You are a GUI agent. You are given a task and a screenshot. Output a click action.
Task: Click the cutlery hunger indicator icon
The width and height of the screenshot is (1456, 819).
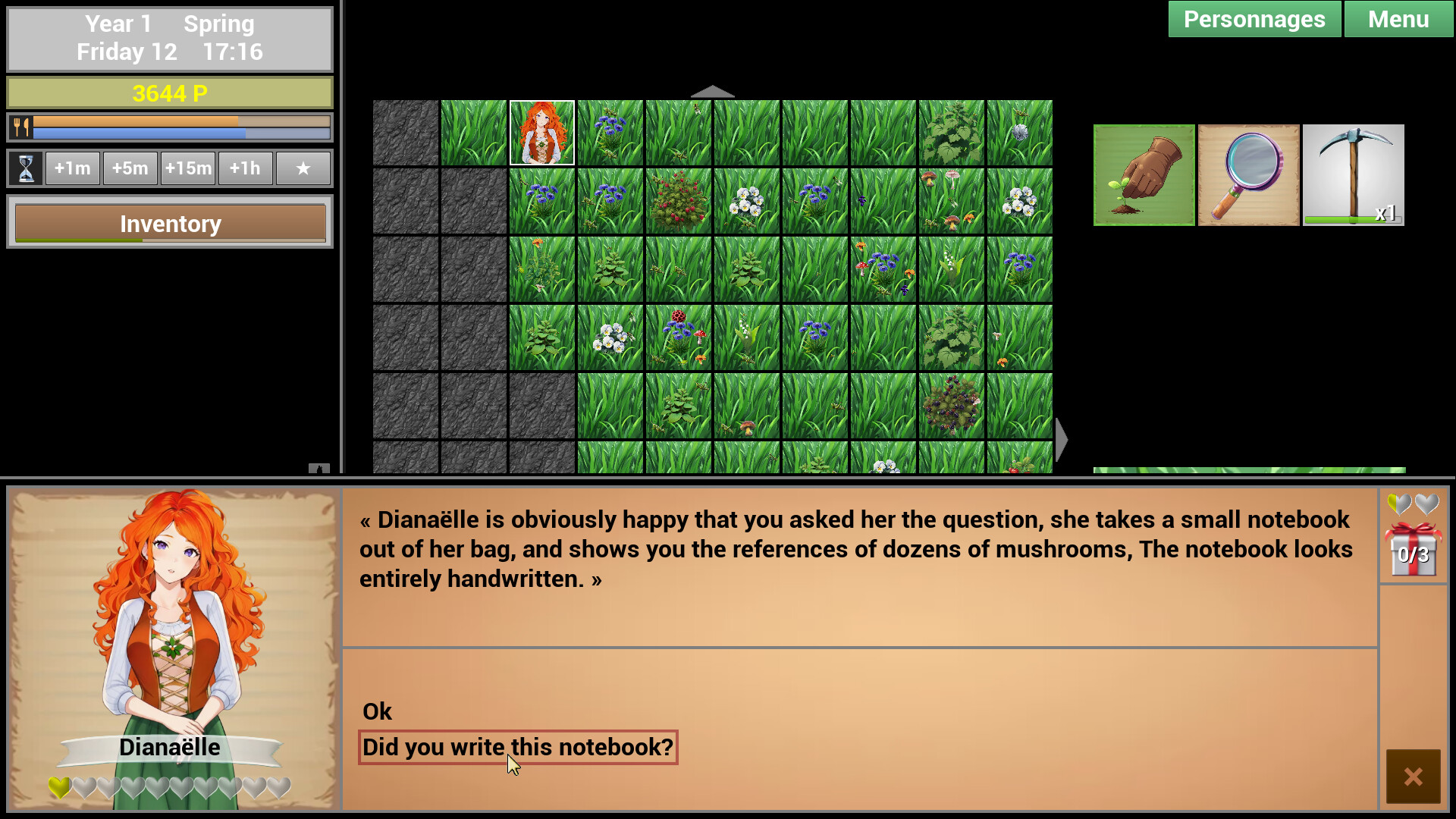[23, 127]
